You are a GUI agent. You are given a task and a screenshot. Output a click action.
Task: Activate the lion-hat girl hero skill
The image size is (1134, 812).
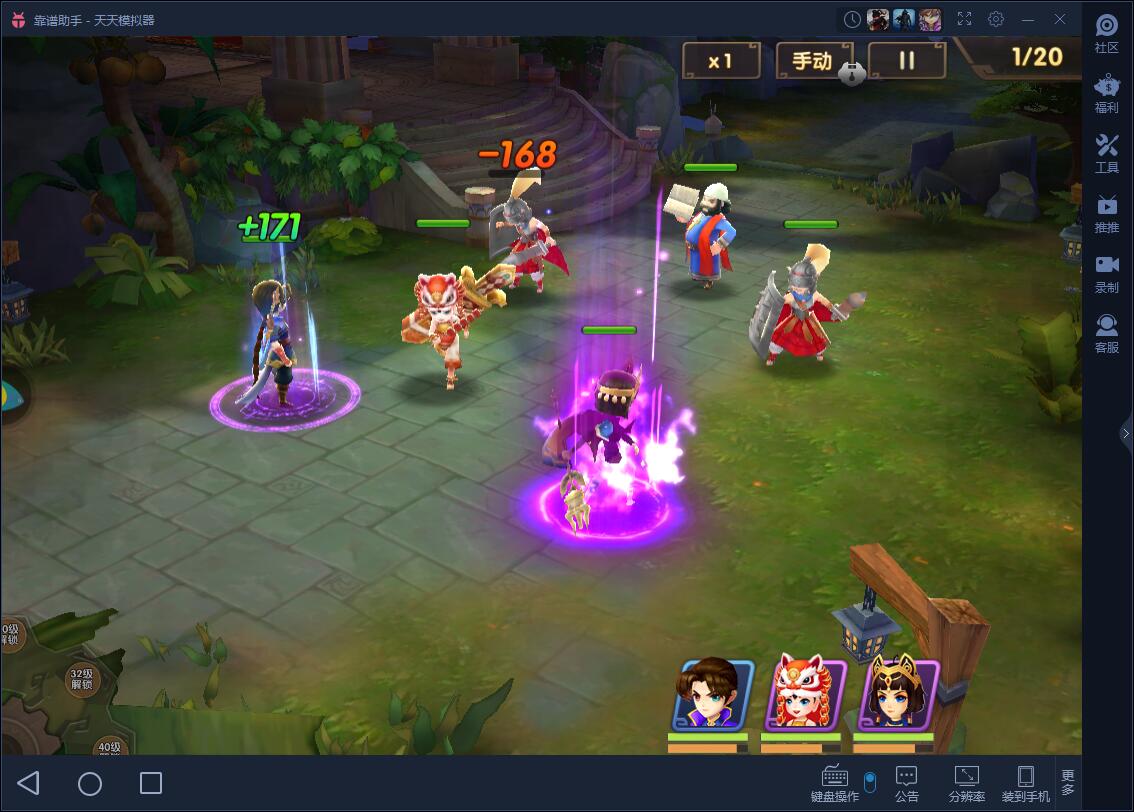[x=805, y=694]
